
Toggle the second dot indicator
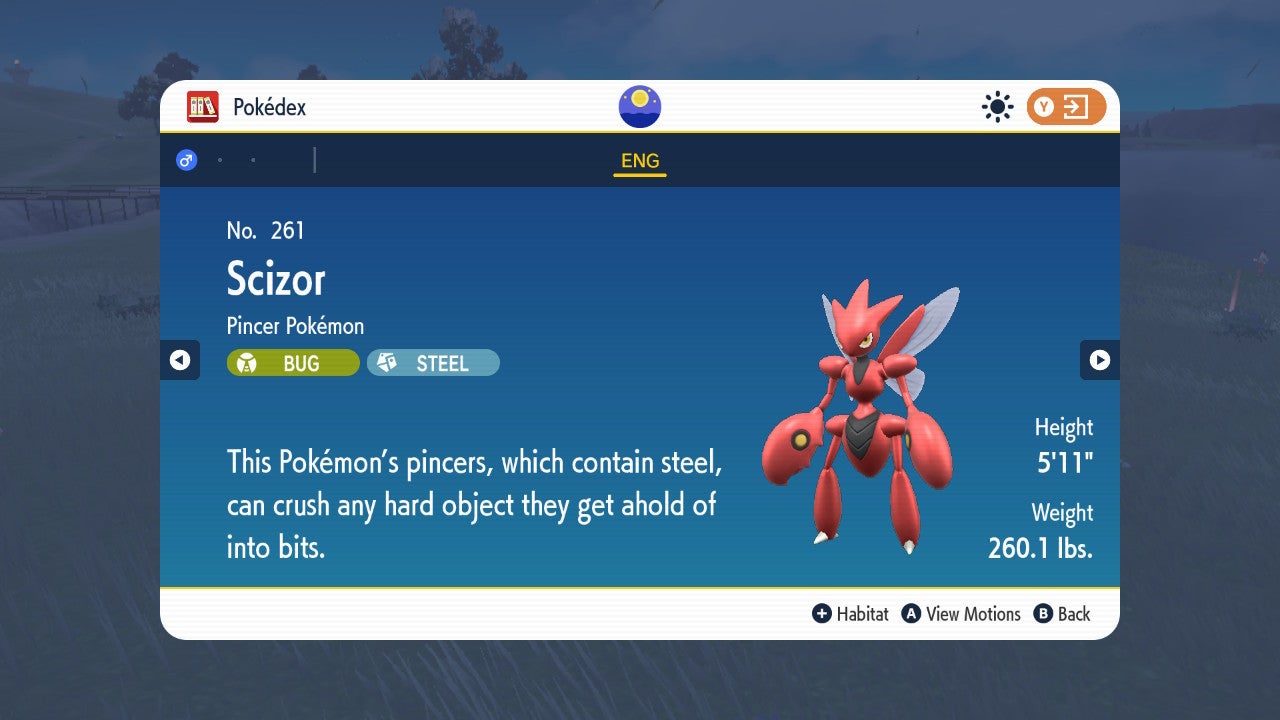point(254,158)
